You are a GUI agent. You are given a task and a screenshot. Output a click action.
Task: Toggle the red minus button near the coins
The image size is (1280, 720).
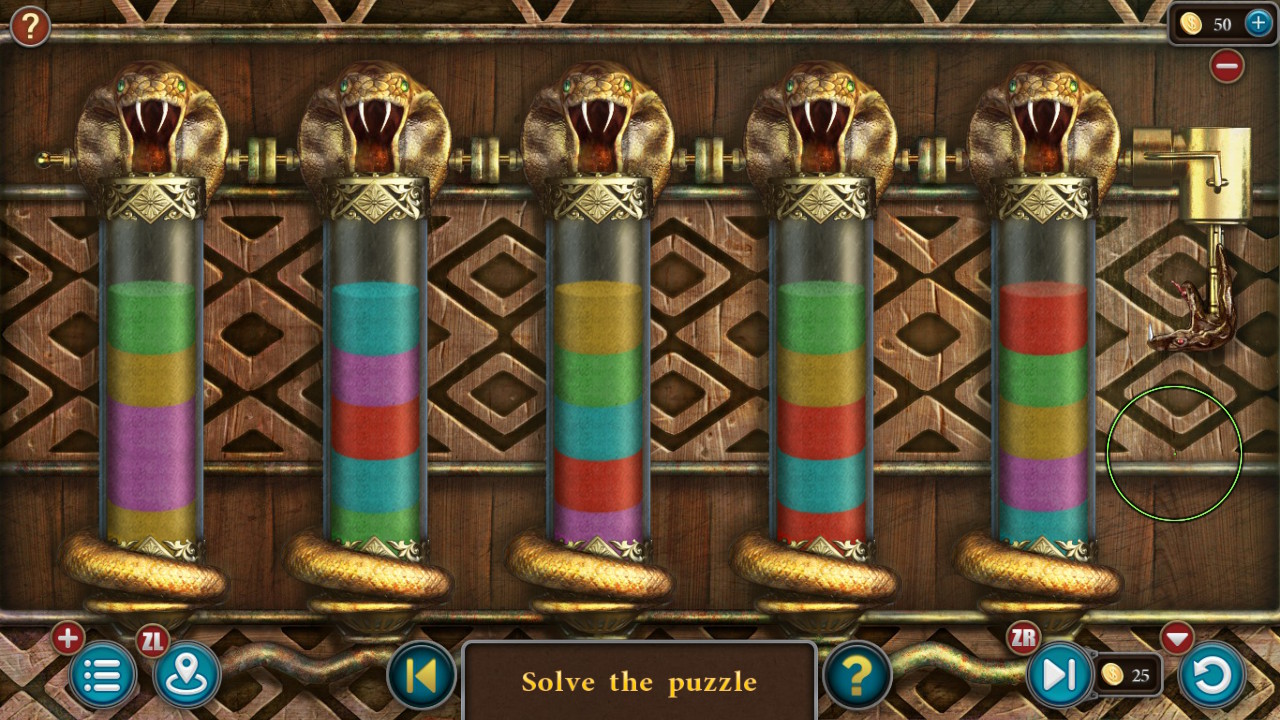[x=1227, y=65]
